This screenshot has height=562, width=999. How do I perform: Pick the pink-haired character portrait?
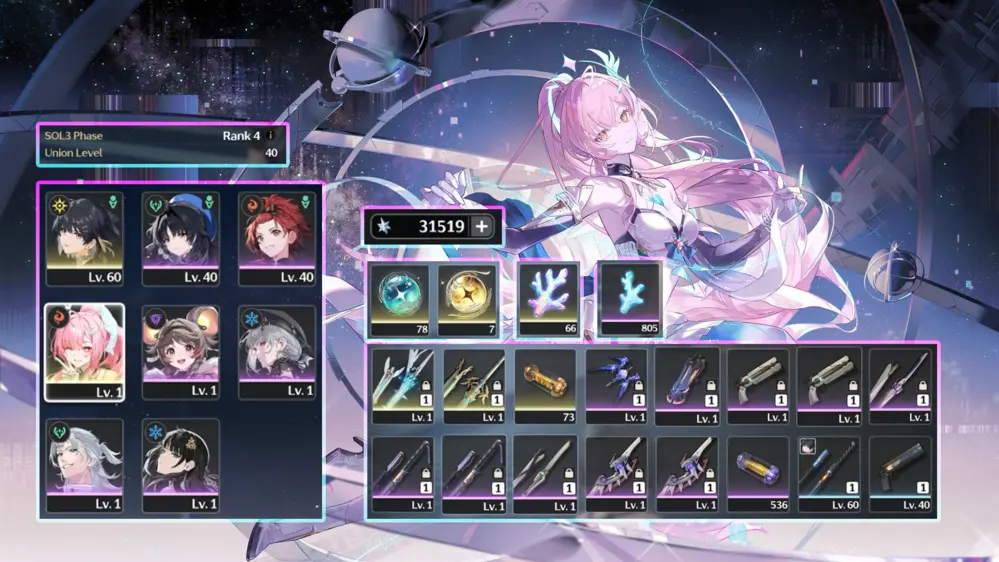(84, 352)
